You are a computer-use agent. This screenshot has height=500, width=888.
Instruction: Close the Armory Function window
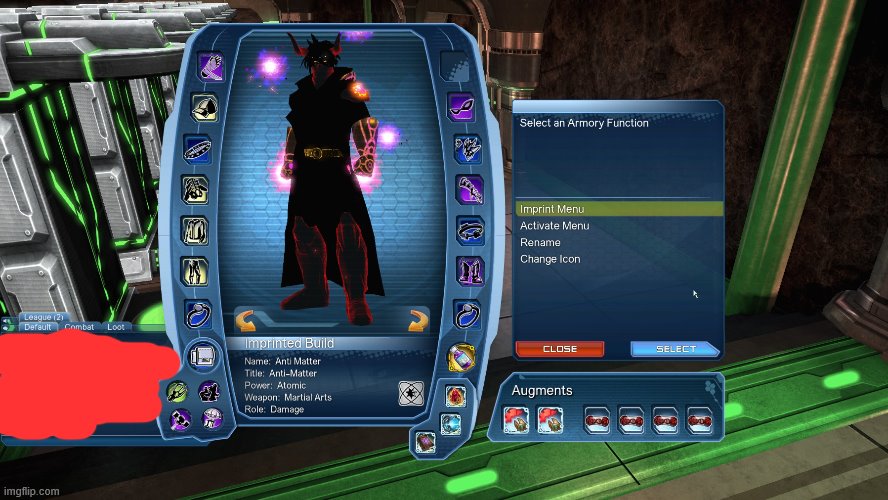pos(560,349)
